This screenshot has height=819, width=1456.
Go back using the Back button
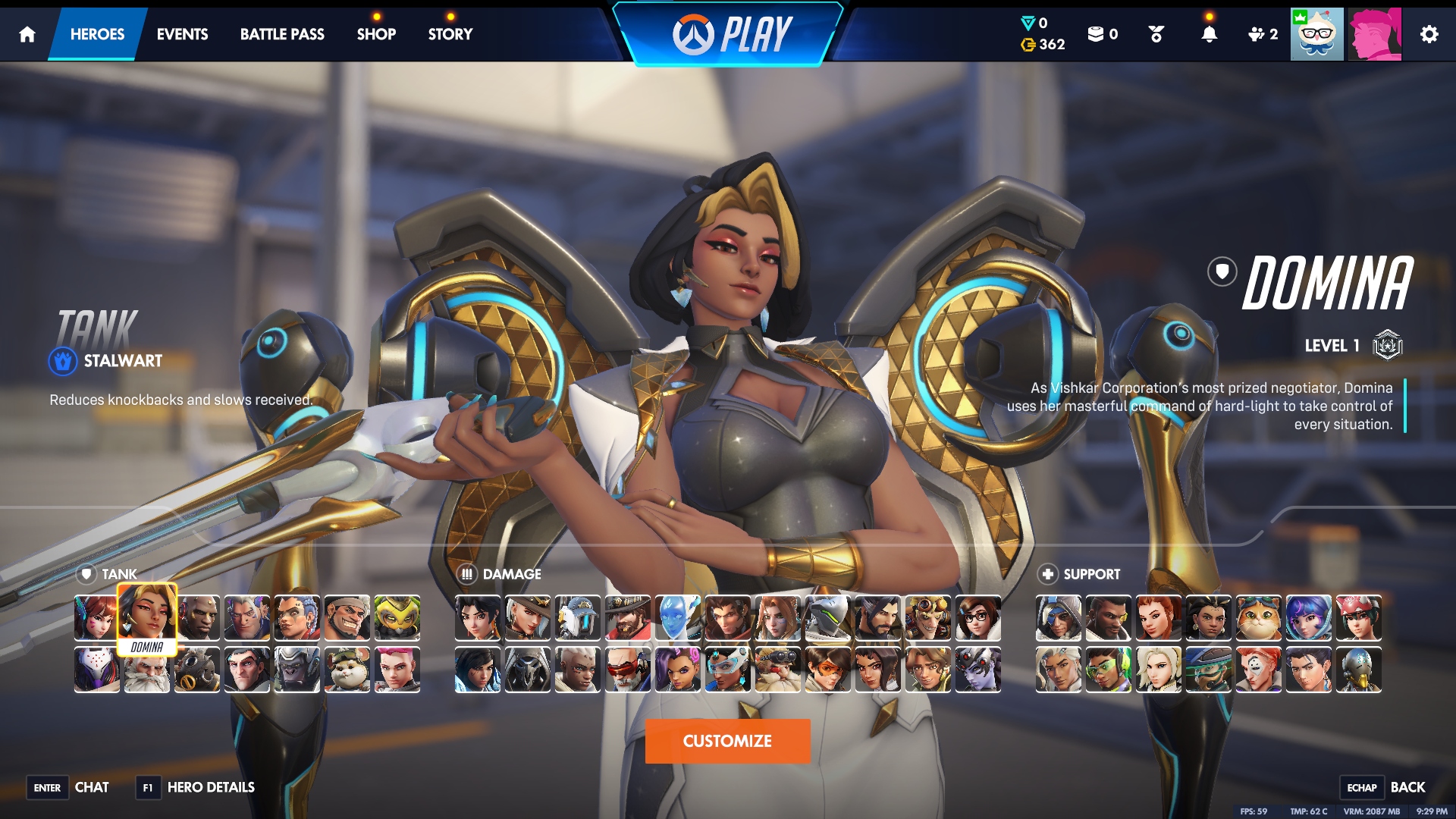(x=1407, y=787)
